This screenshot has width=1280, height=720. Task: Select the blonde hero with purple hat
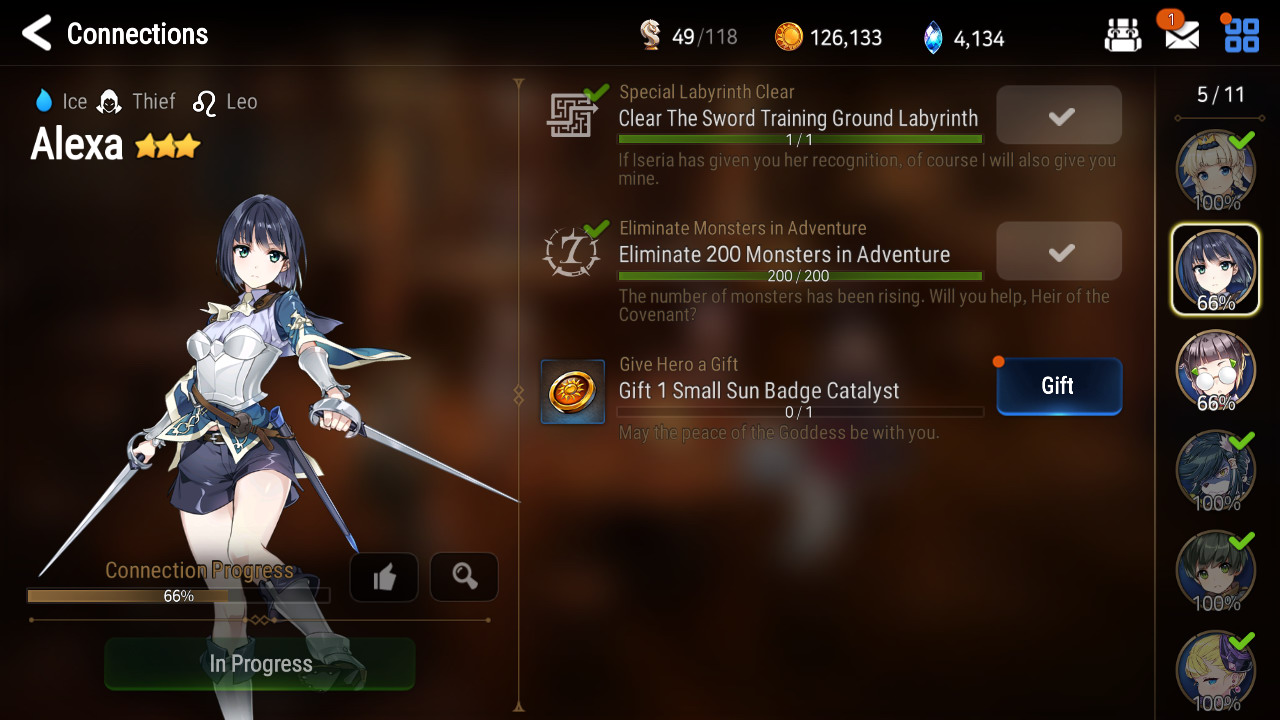tap(1216, 669)
